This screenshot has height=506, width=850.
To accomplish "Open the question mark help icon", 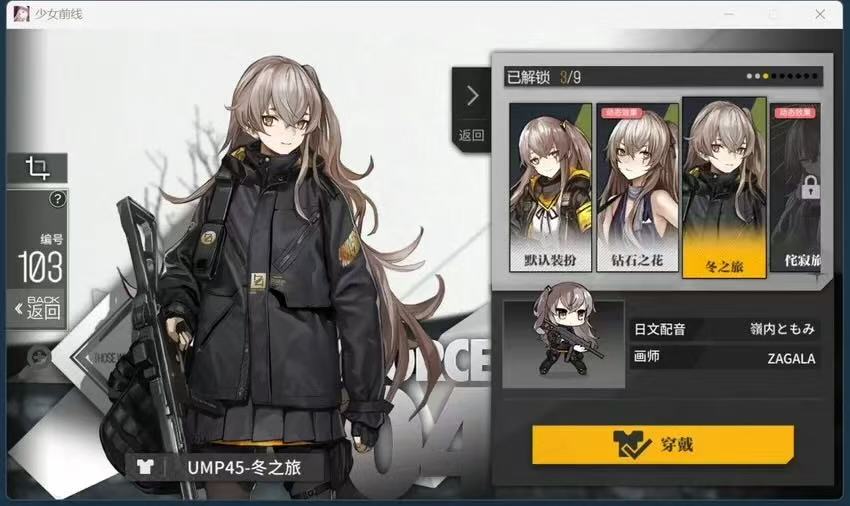I will [57, 199].
